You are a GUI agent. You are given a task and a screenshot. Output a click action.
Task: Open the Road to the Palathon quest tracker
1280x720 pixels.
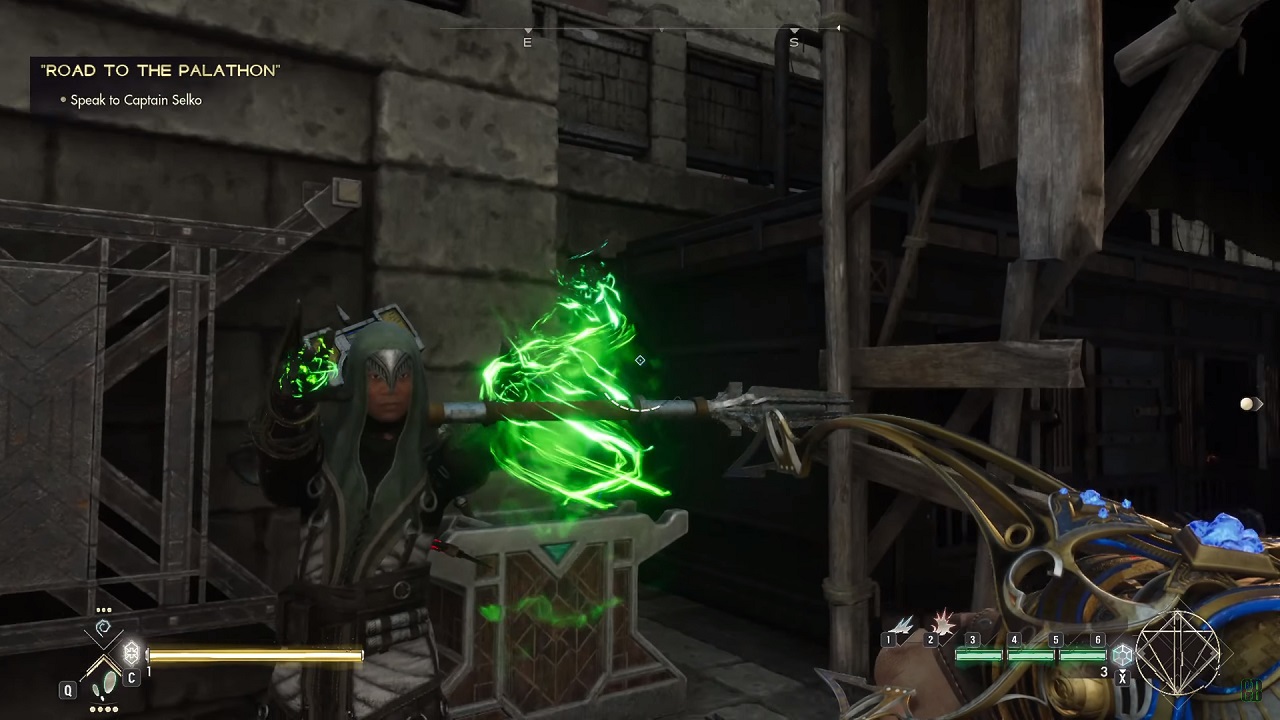(x=160, y=71)
